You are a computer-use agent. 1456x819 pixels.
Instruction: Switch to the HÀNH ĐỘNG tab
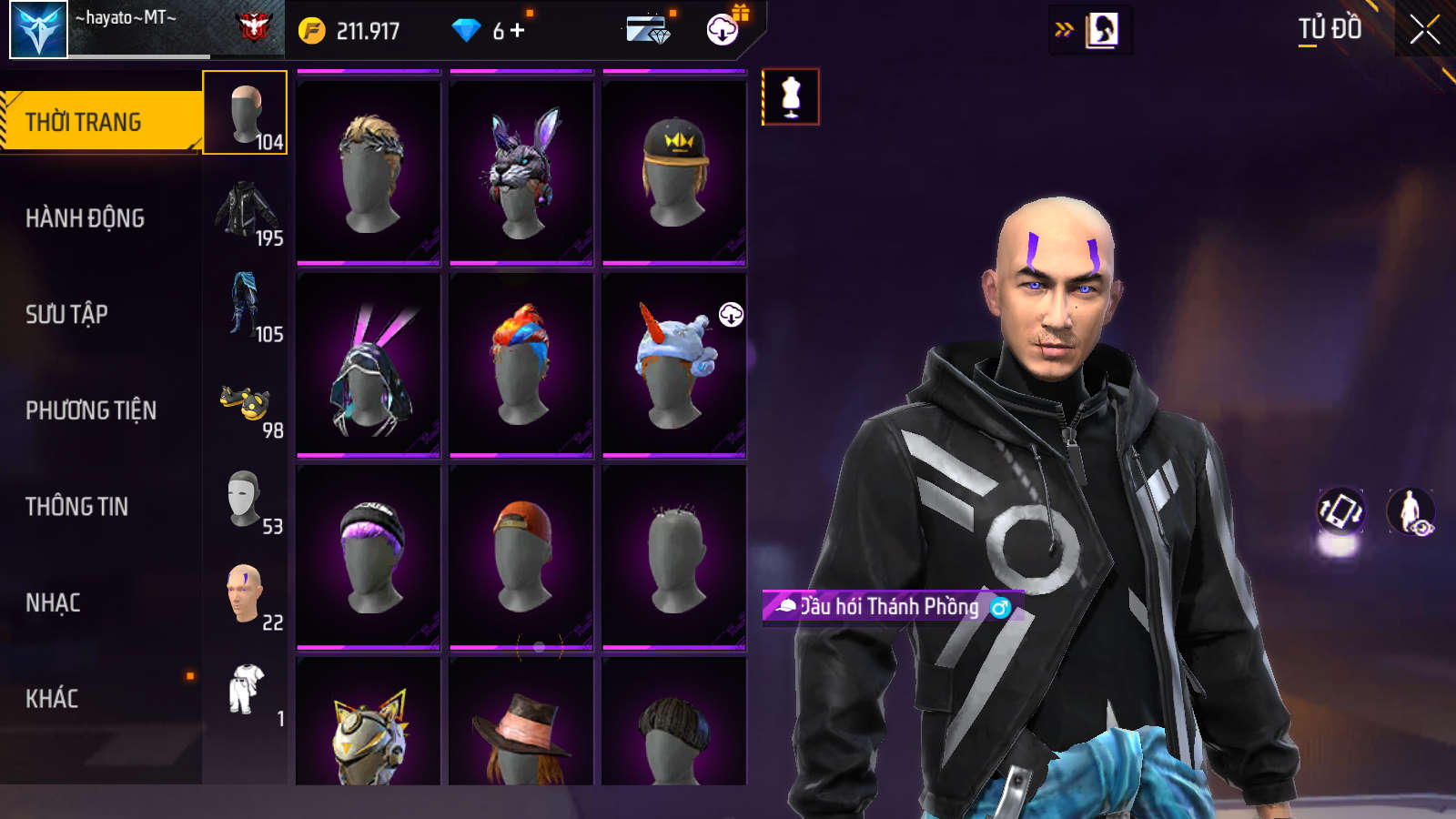tap(86, 218)
